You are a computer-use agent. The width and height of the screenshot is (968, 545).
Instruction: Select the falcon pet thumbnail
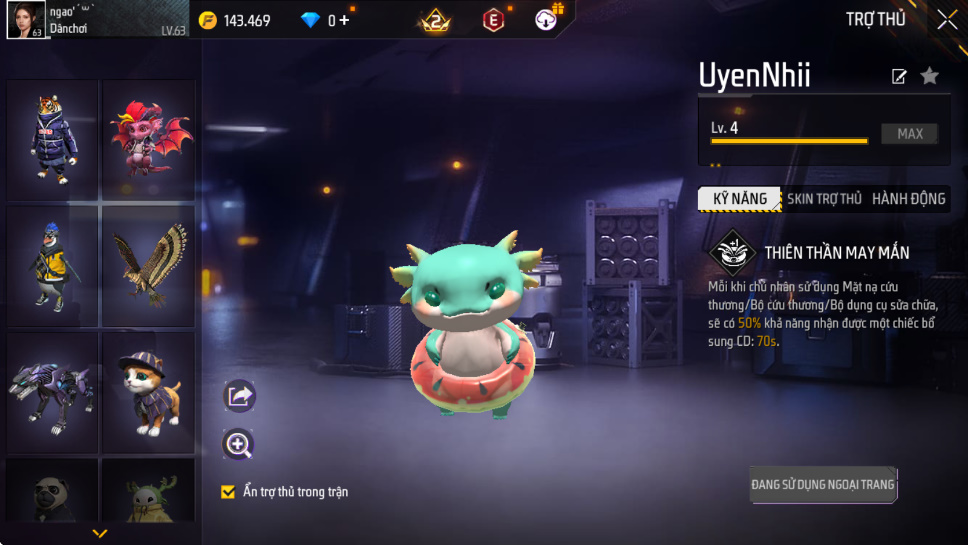(148, 265)
